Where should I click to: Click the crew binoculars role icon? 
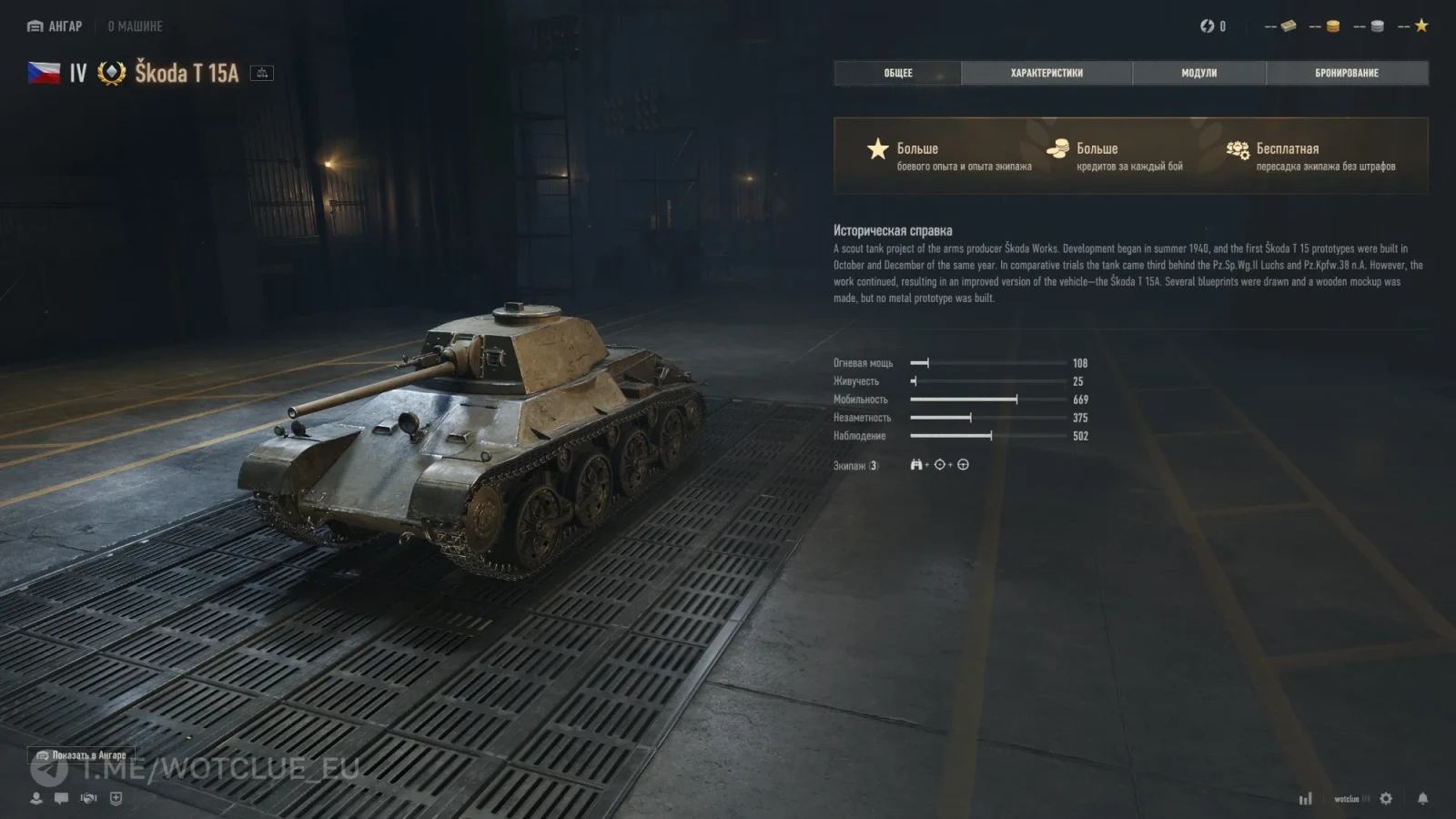point(915,465)
